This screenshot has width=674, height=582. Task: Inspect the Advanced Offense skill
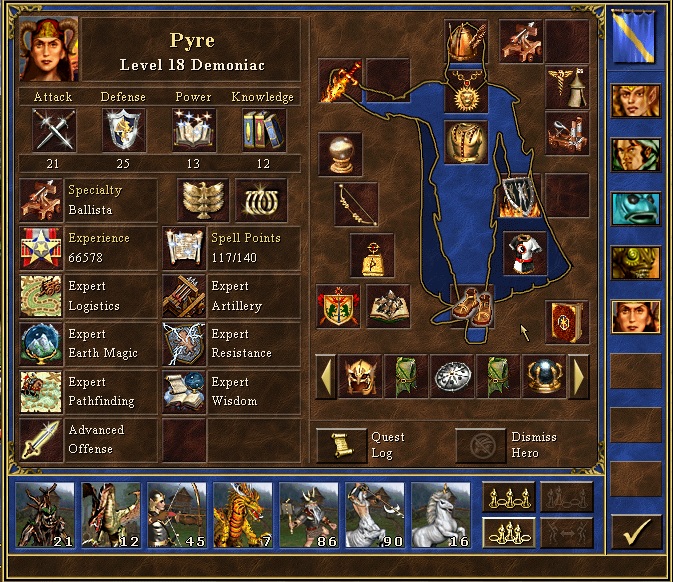pos(41,439)
